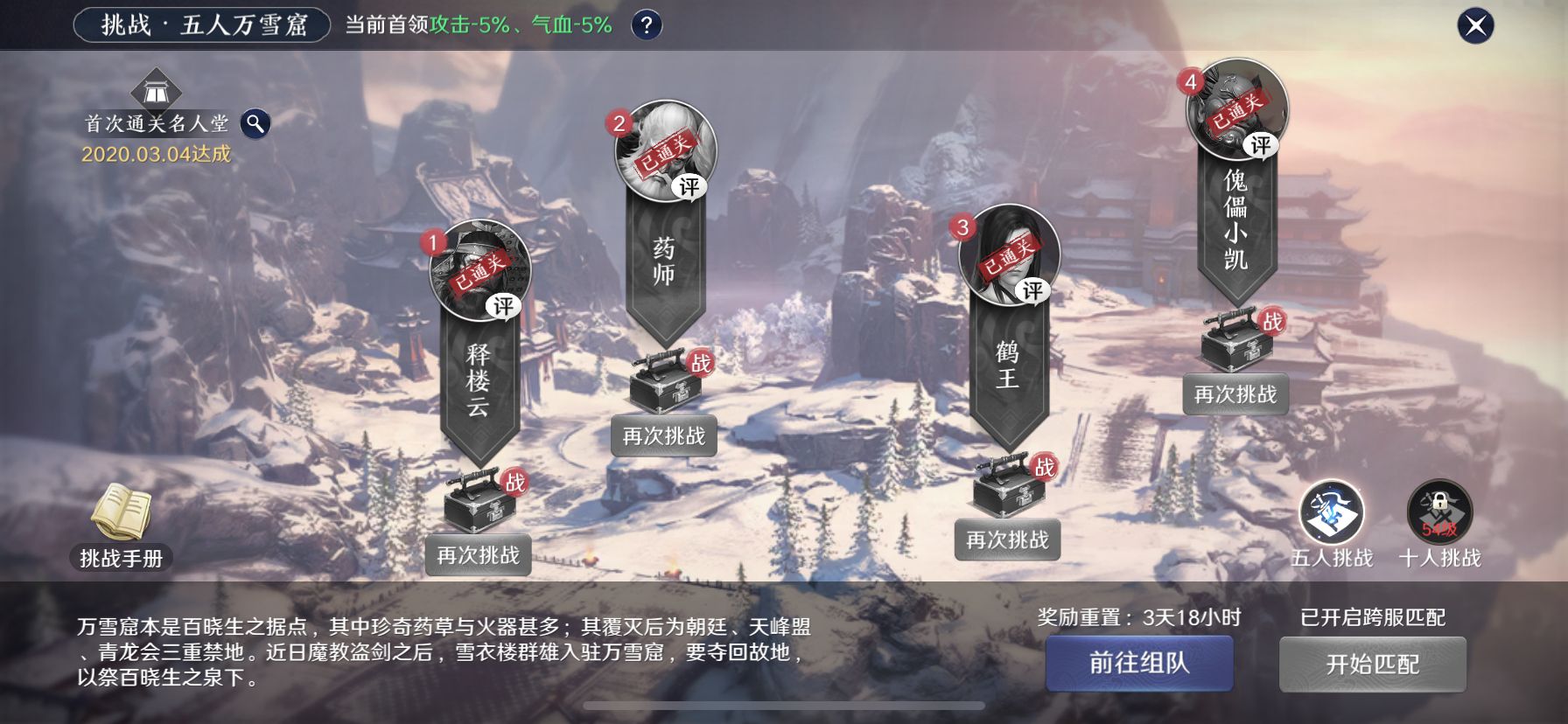Click the 评 badge on 傀儡小凯

click(1260, 145)
